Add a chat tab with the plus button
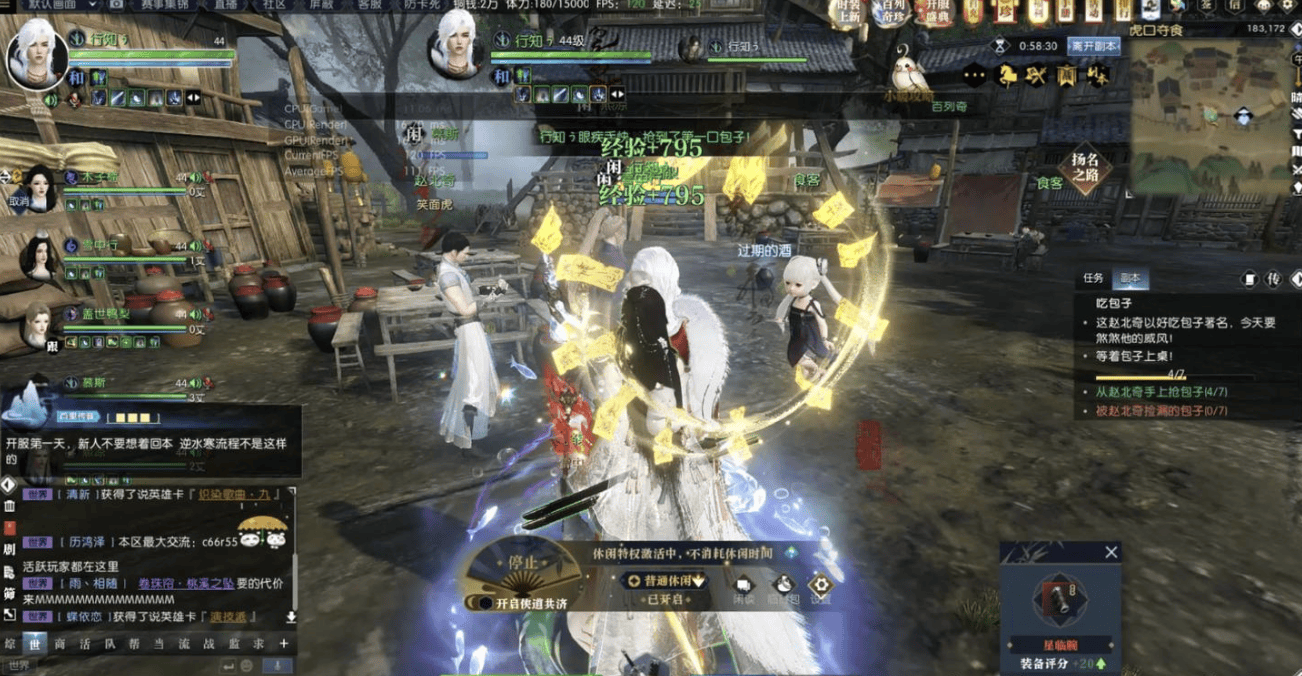The width and height of the screenshot is (1302, 676). [x=284, y=643]
